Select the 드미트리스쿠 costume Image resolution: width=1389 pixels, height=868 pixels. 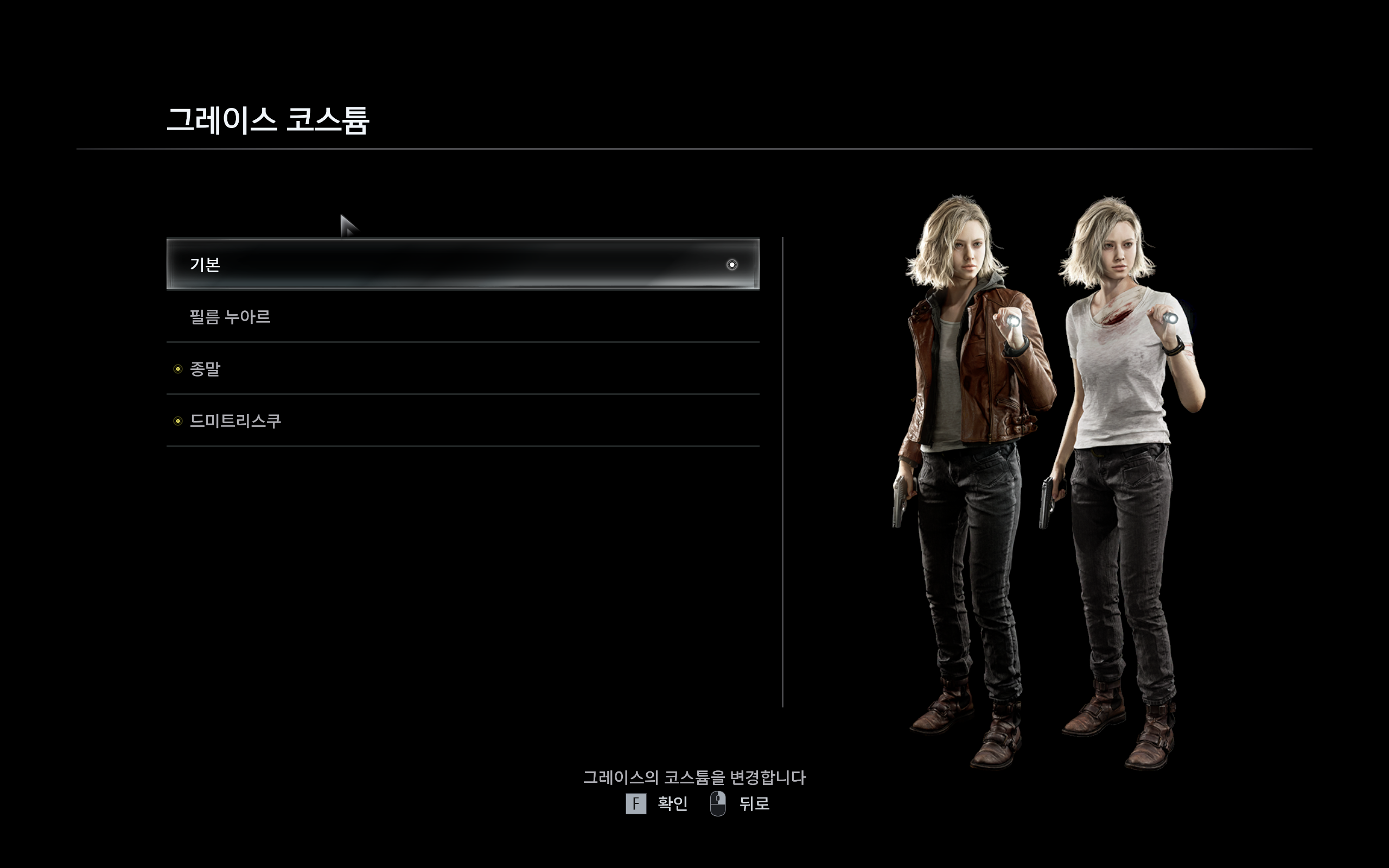462,421
